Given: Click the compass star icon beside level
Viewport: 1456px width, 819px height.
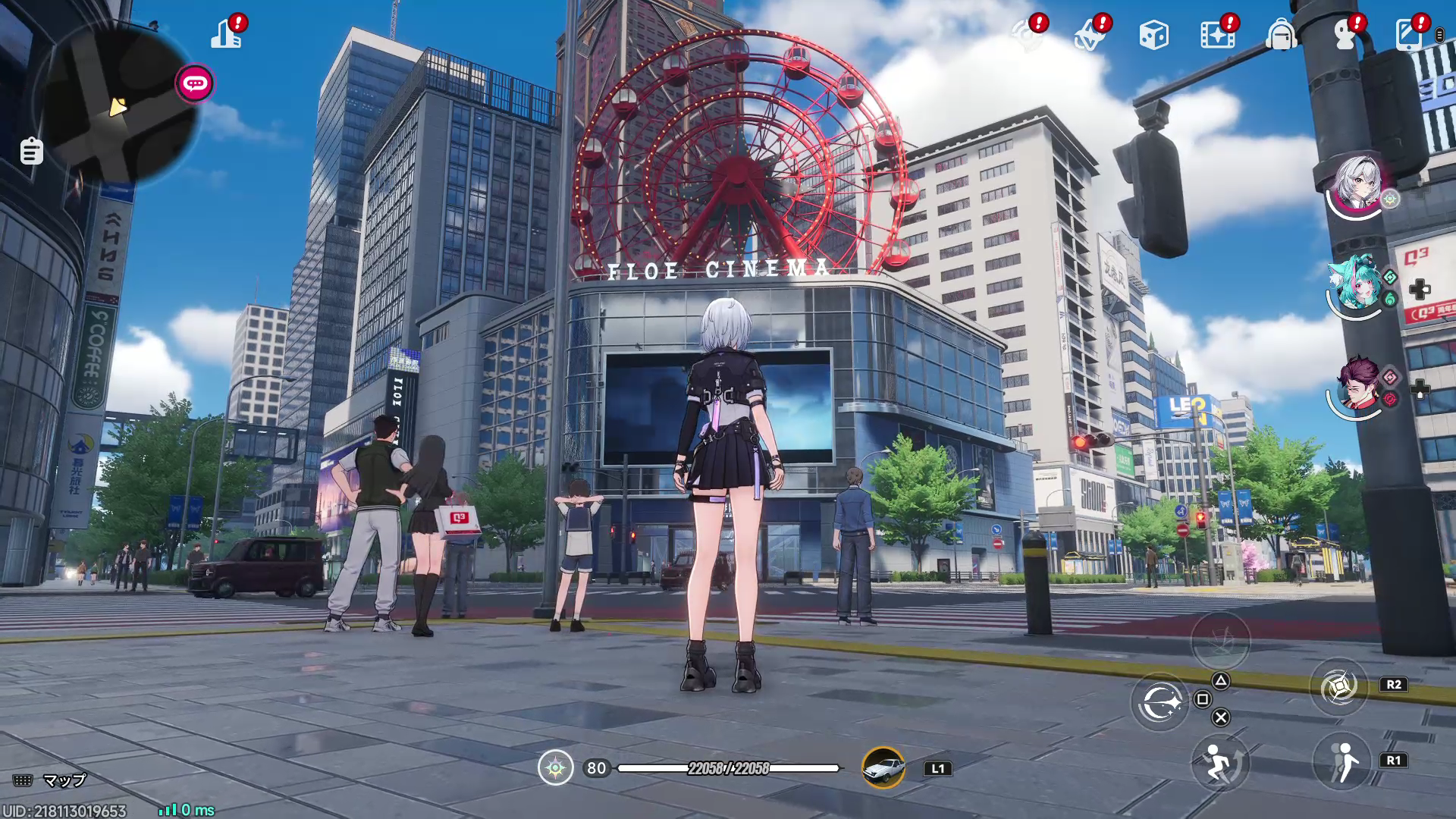Looking at the screenshot, I should pyautogui.click(x=555, y=768).
